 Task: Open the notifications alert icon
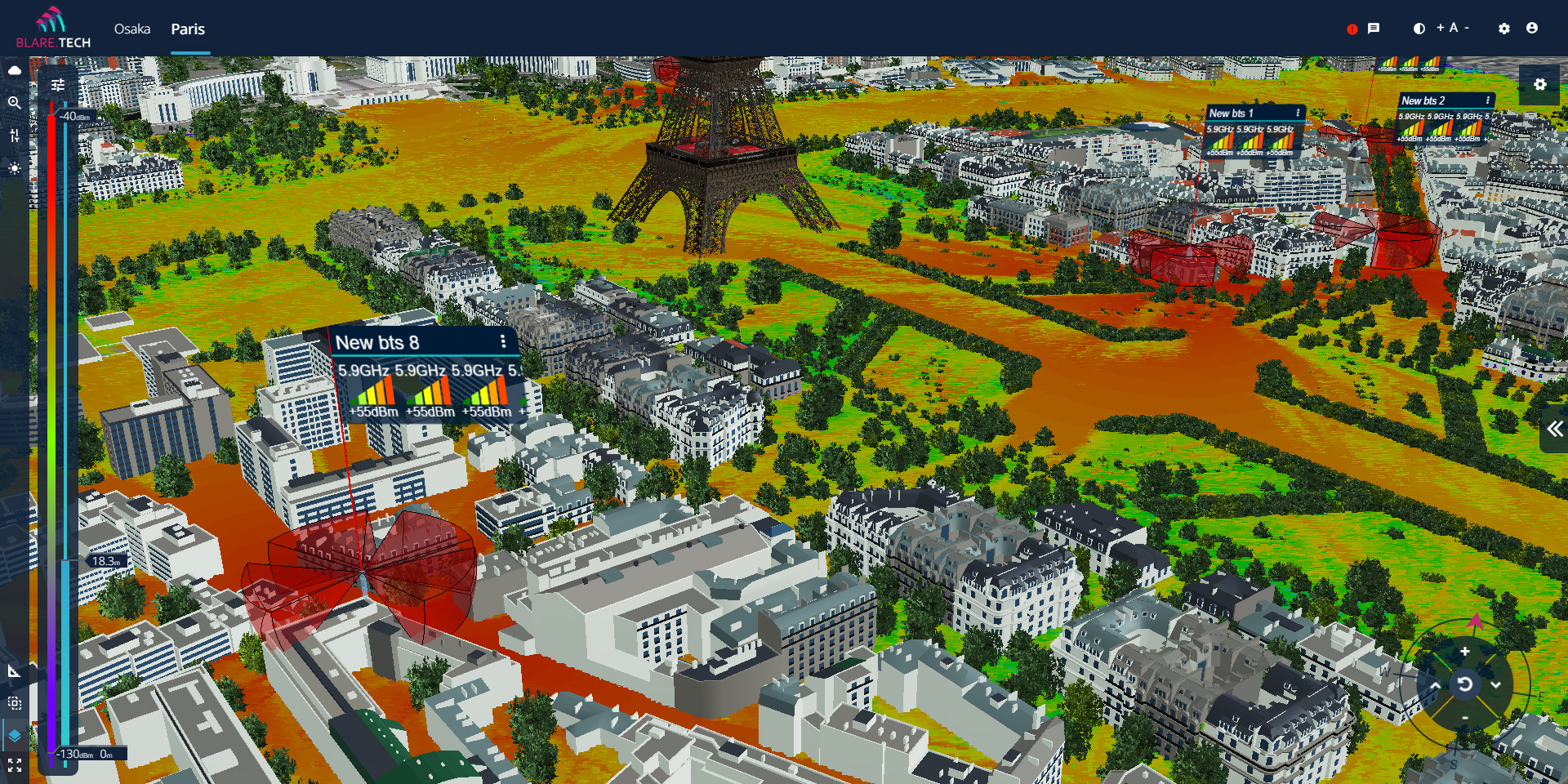pyautogui.click(x=1353, y=29)
